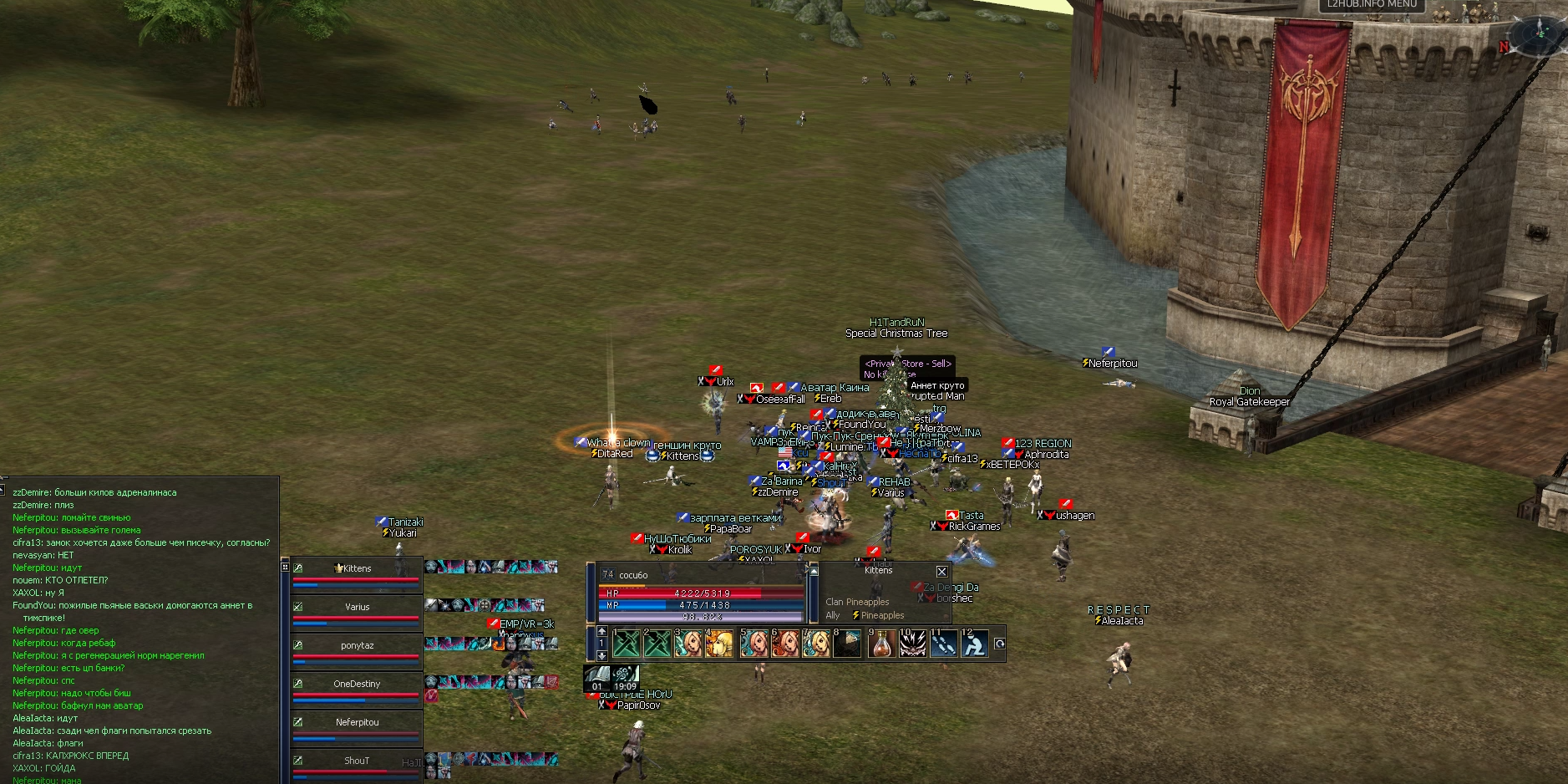Select party member Neferpitou
The width and height of the screenshot is (1568, 784).
tap(357, 723)
